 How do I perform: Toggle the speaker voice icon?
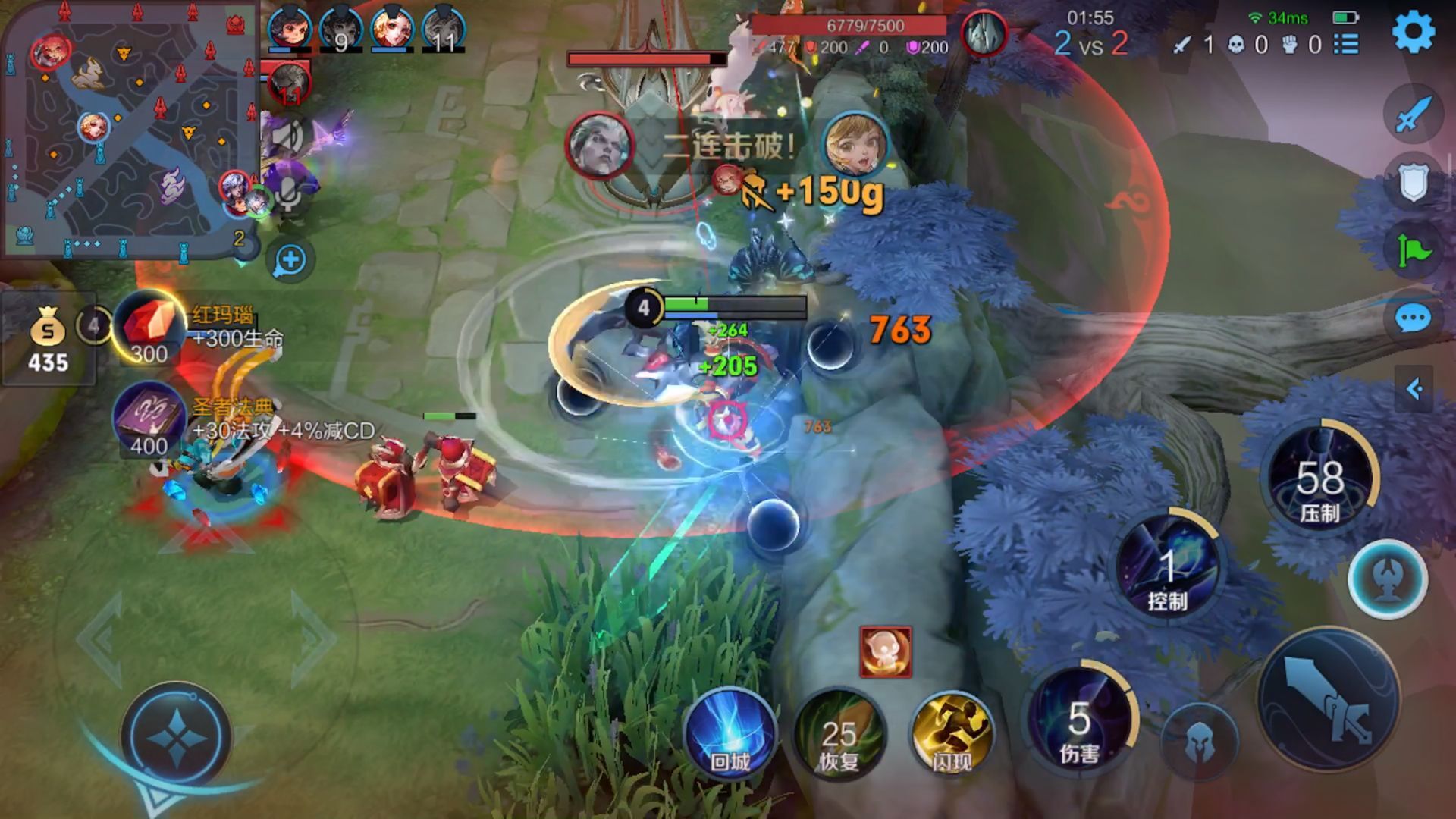pos(288,138)
